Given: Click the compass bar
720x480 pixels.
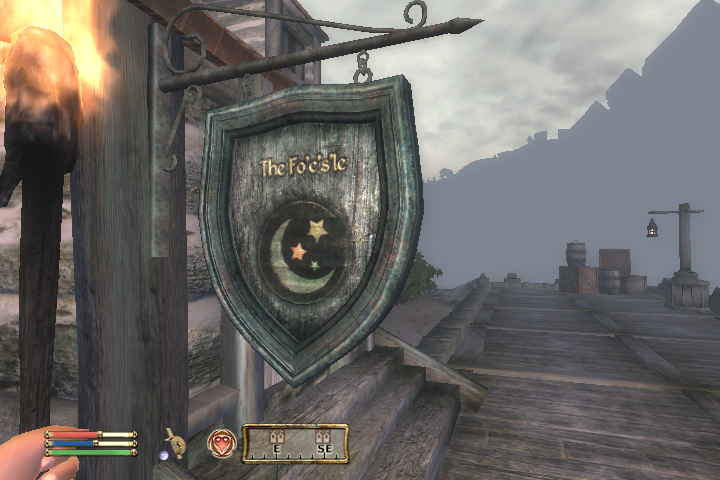Looking at the screenshot, I should point(296,444).
